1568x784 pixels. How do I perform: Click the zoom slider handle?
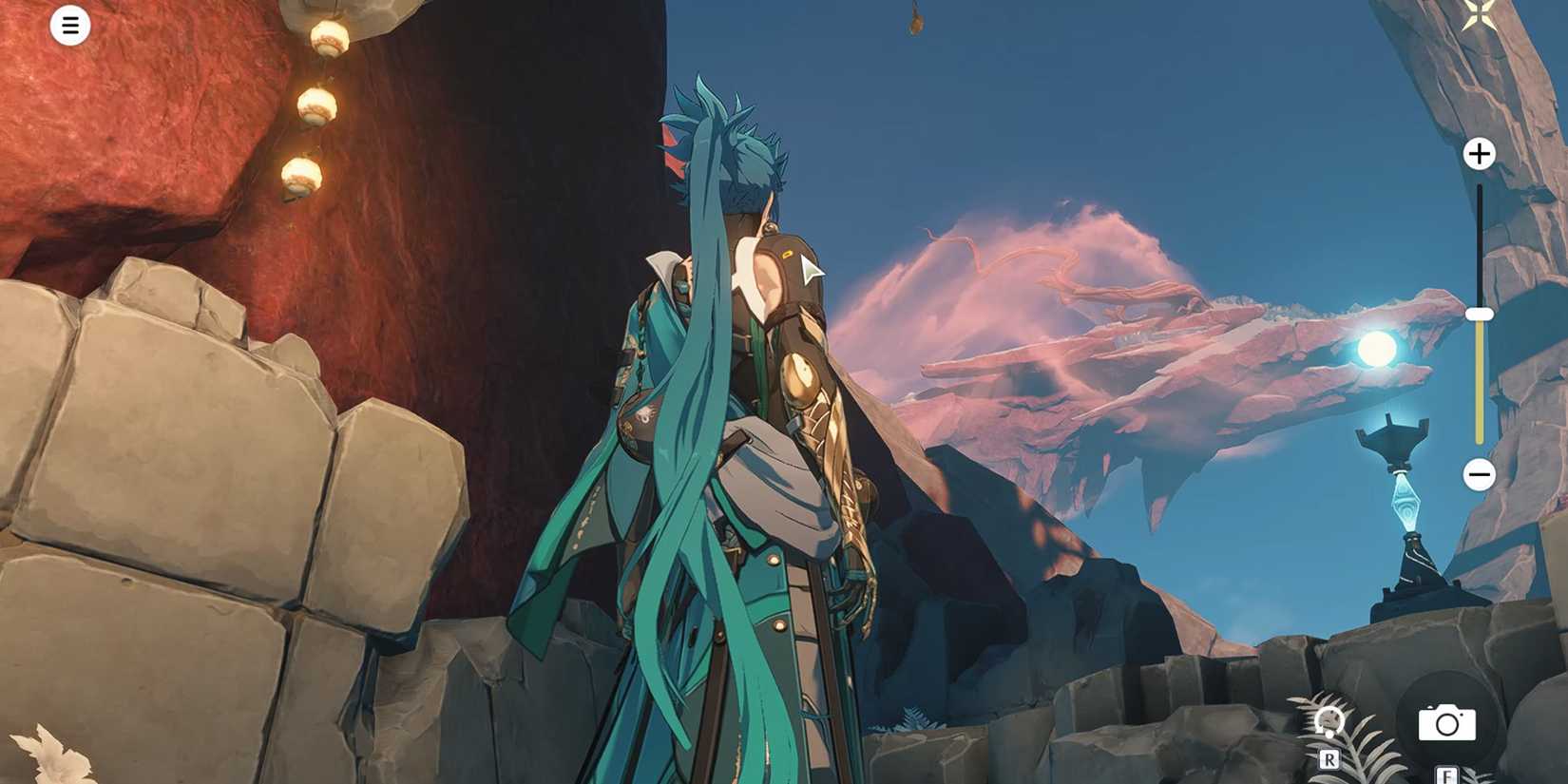(1480, 312)
